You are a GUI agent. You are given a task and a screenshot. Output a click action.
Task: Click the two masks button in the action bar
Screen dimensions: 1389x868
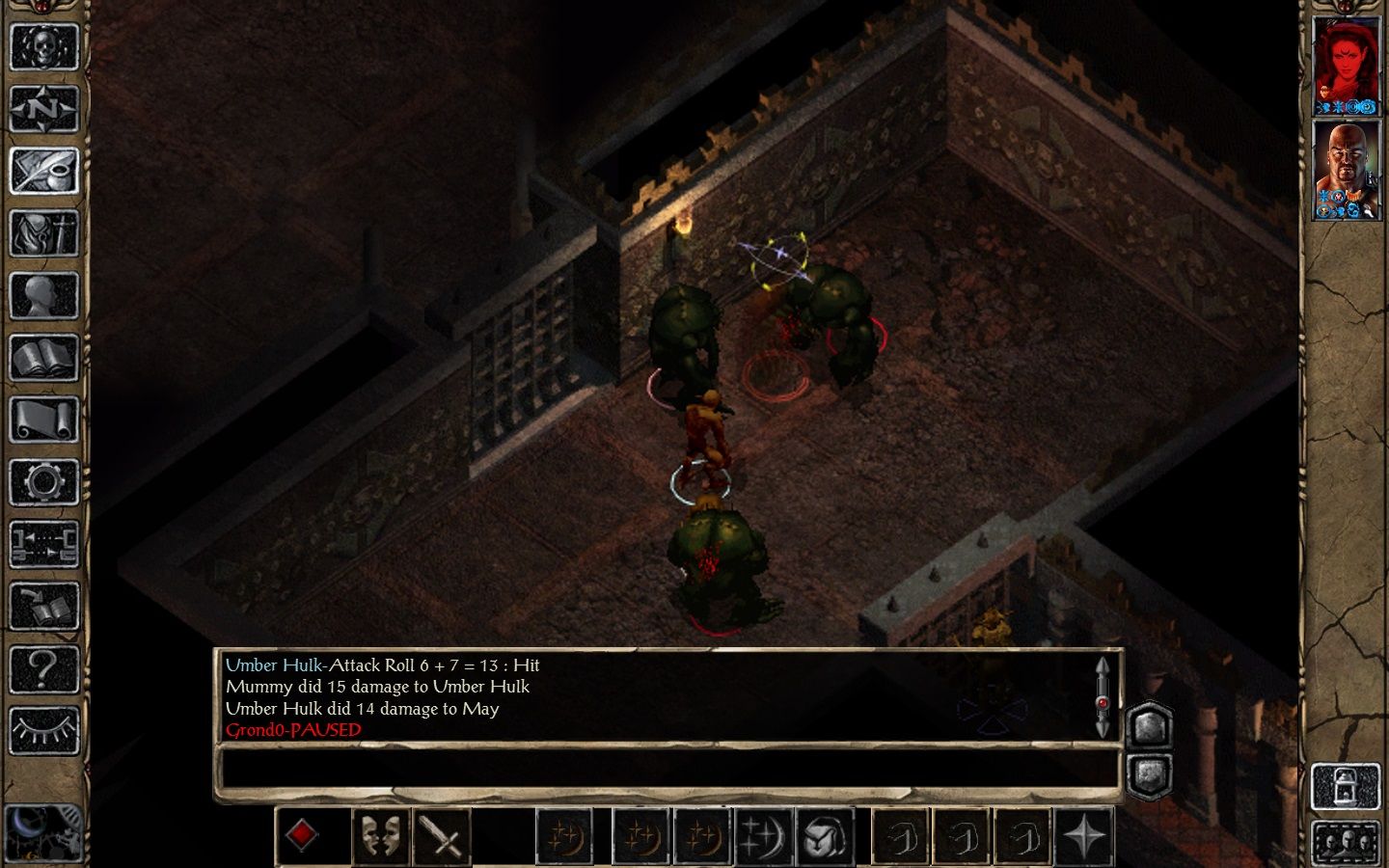tap(381, 835)
